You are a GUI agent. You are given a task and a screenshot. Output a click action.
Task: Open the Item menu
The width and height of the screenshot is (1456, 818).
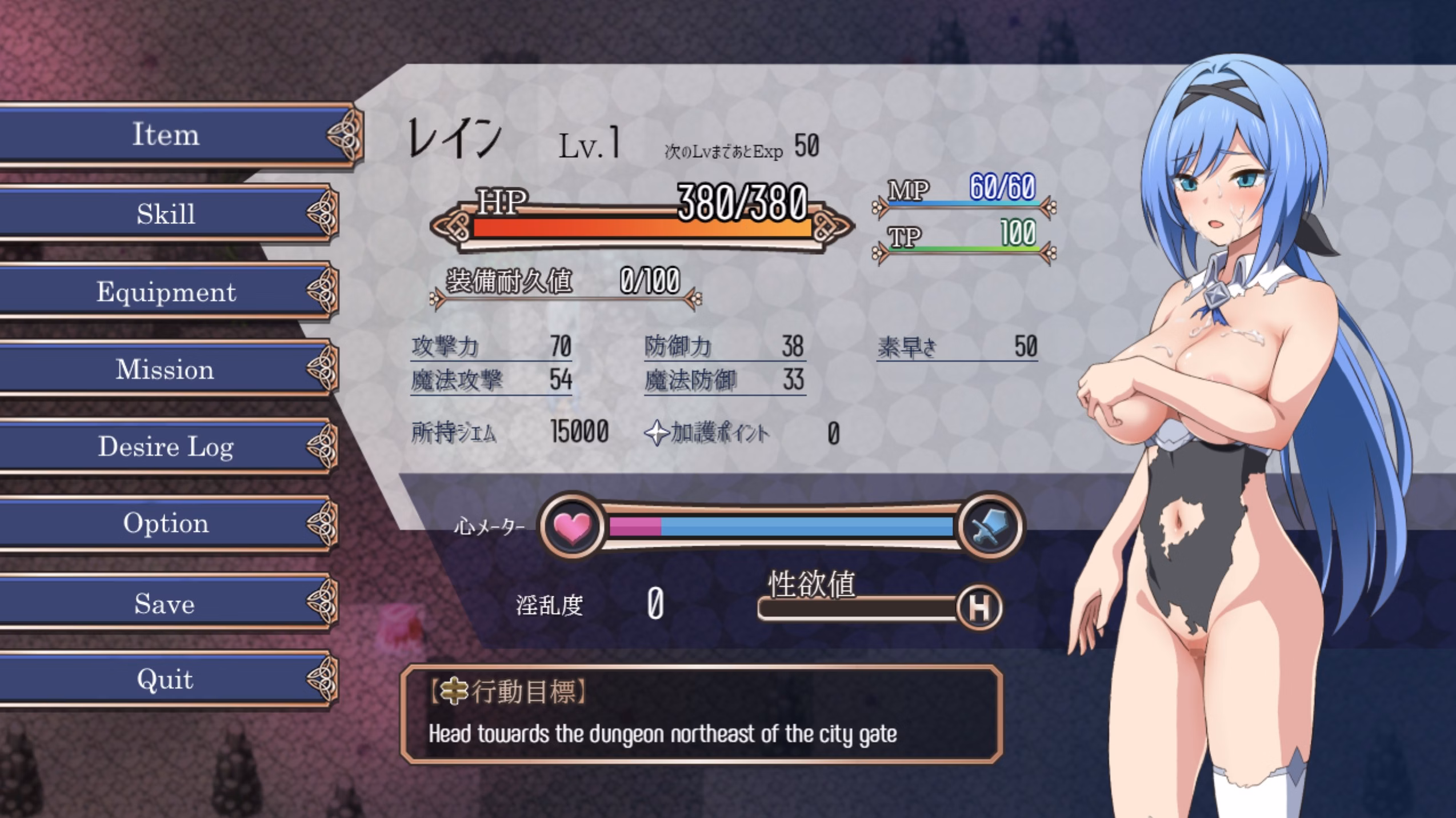coord(166,135)
